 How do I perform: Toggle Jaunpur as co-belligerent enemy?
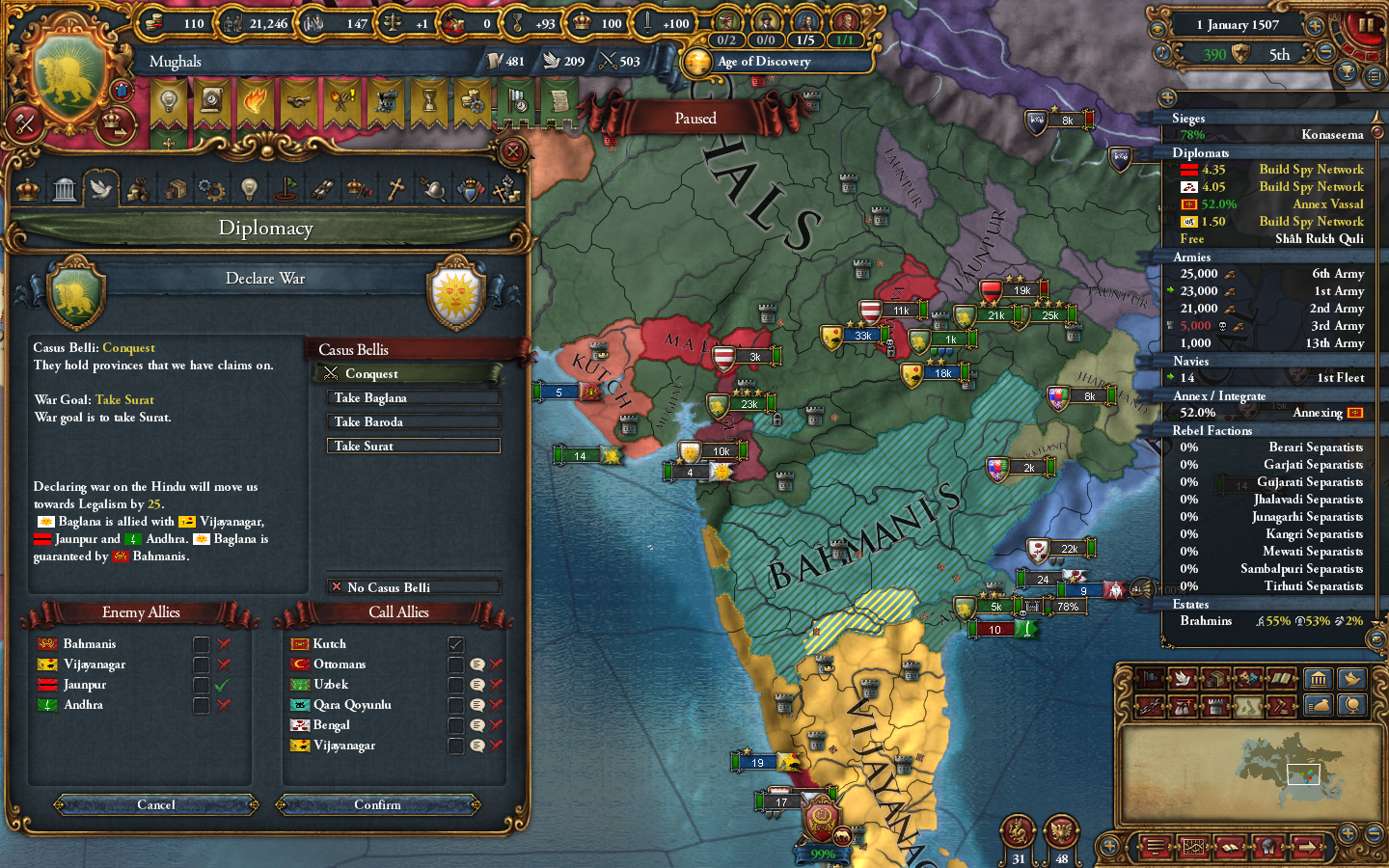201,684
